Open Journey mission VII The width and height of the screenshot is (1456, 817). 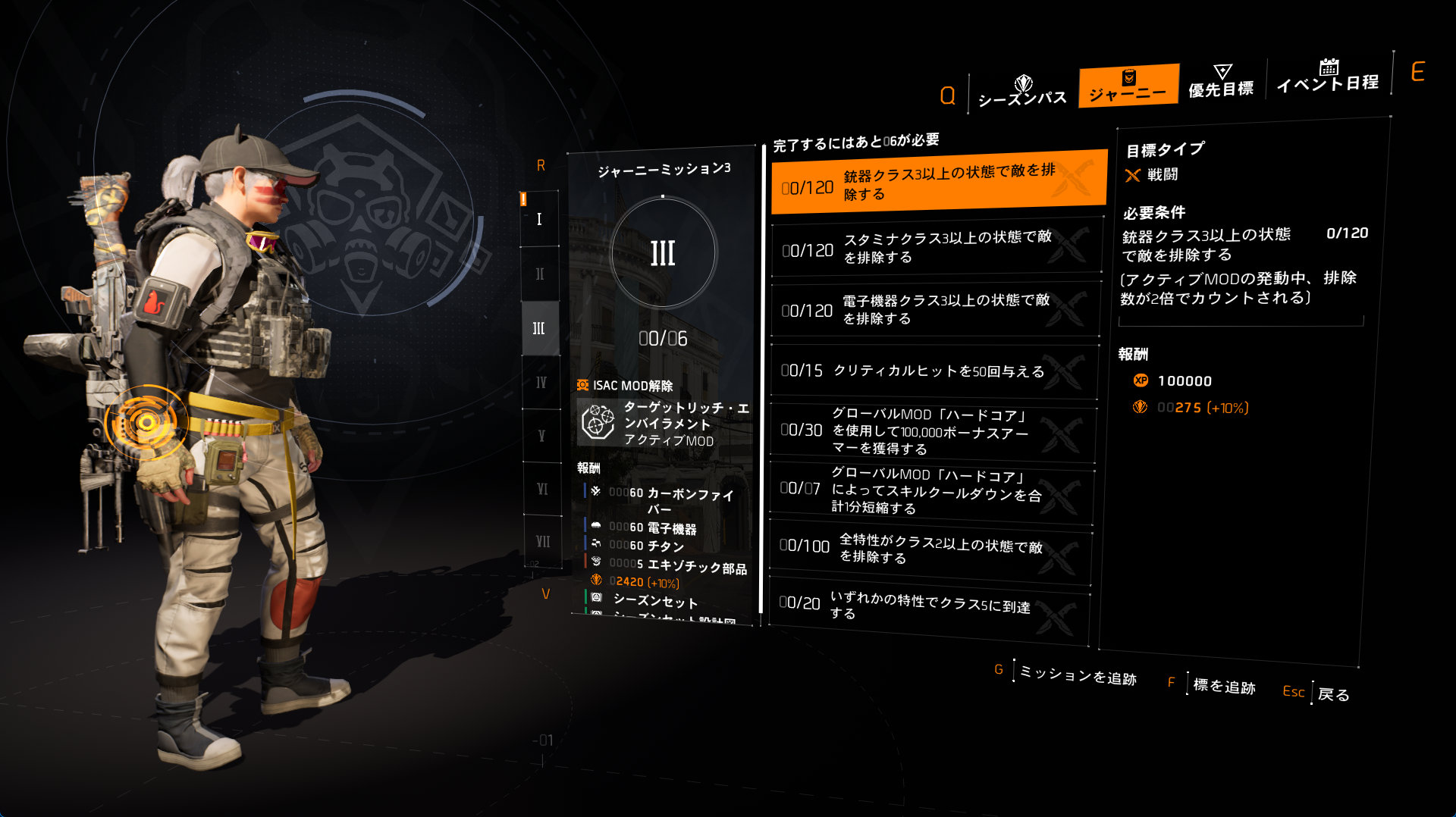543,542
